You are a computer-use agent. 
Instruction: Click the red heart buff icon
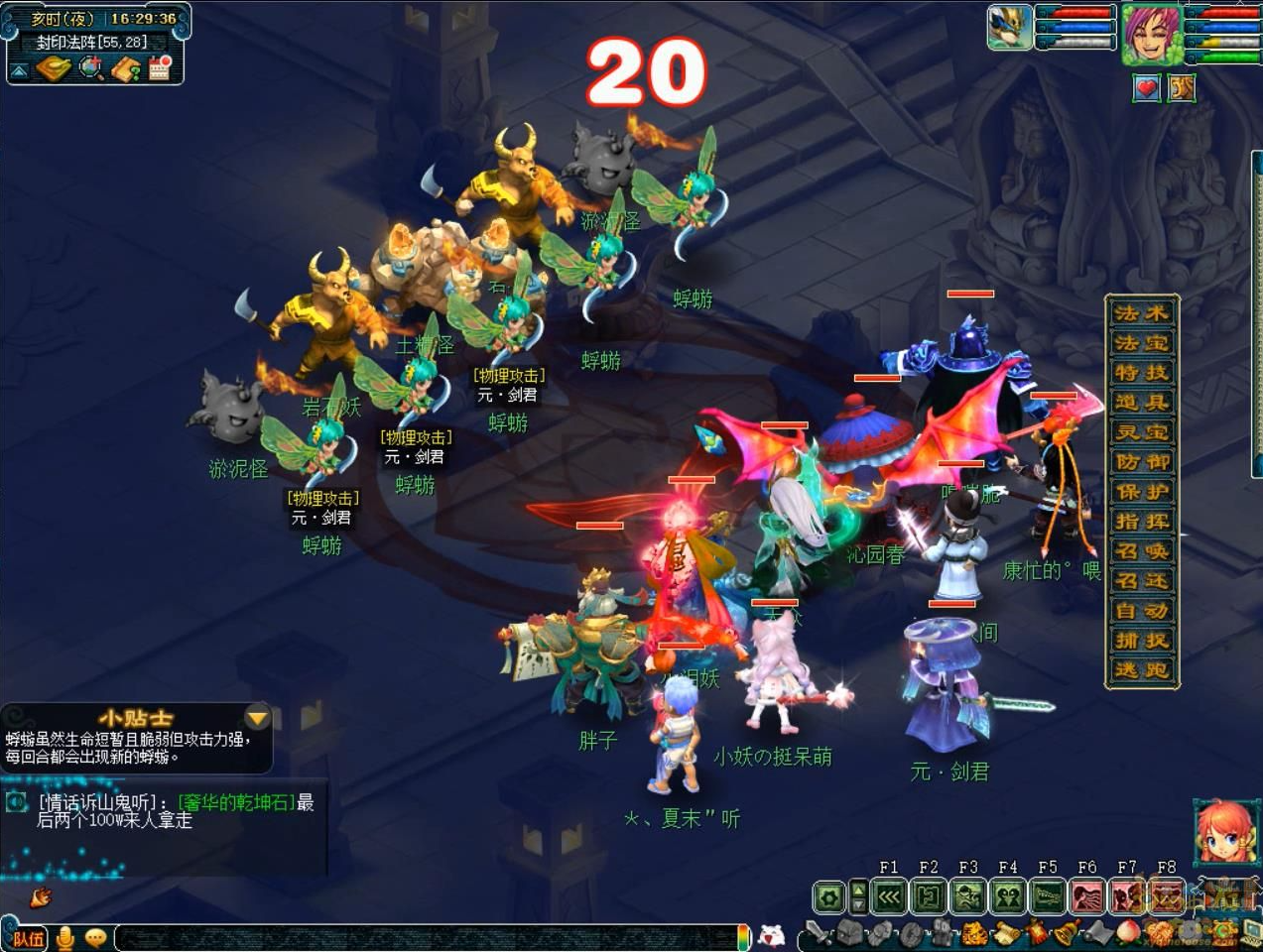coord(1147,88)
